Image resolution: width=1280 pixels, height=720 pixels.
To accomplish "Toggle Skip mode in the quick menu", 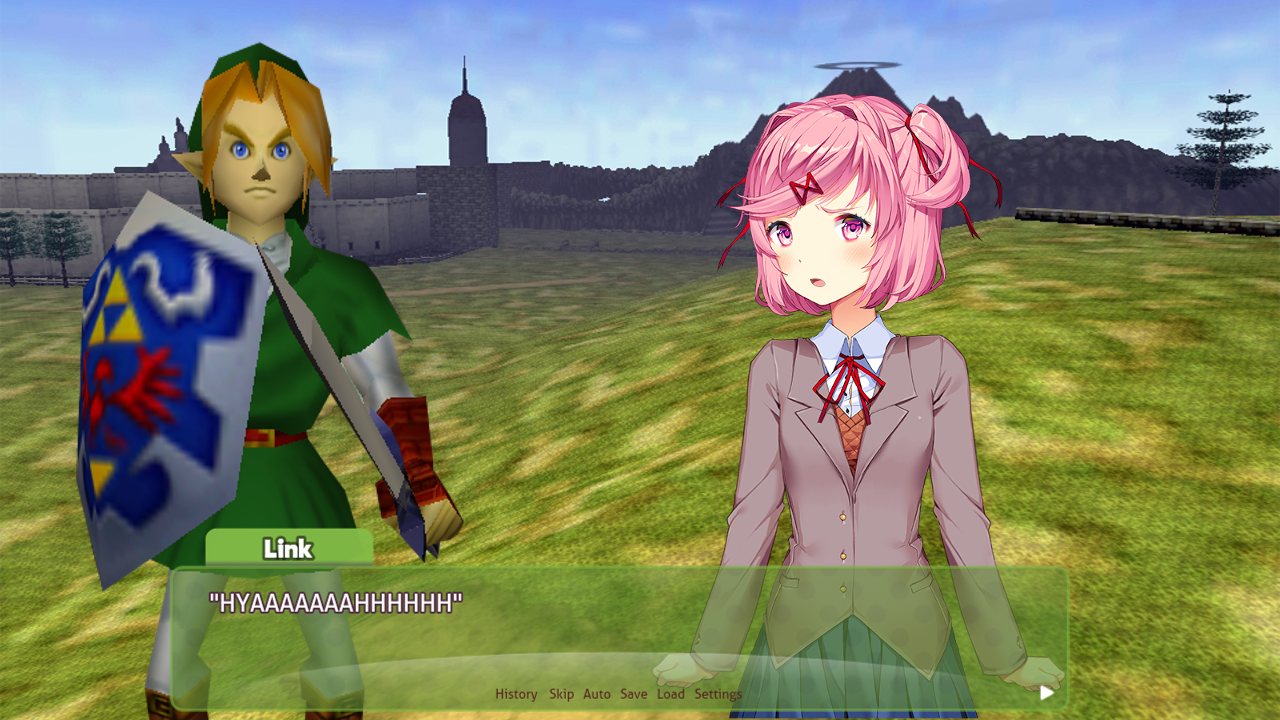I will (x=562, y=693).
